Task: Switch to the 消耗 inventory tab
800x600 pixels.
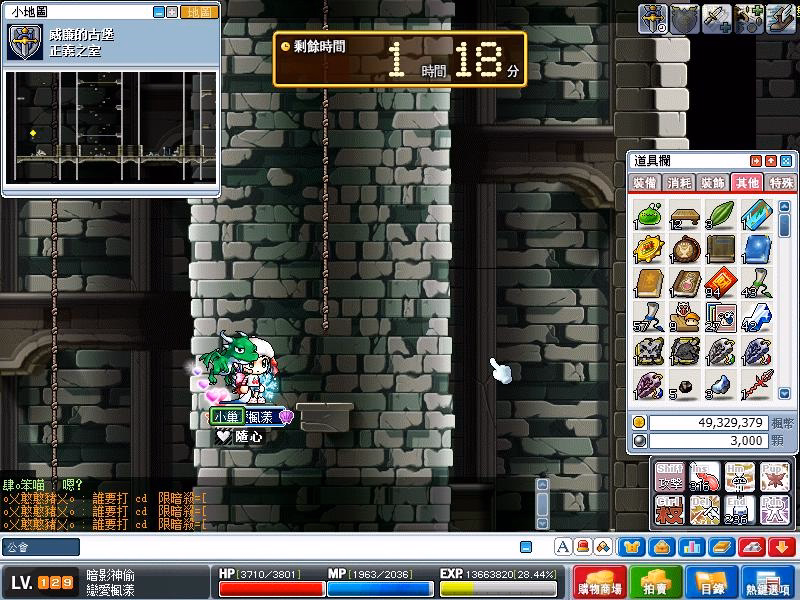Action: pyautogui.click(x=679, y=183)
